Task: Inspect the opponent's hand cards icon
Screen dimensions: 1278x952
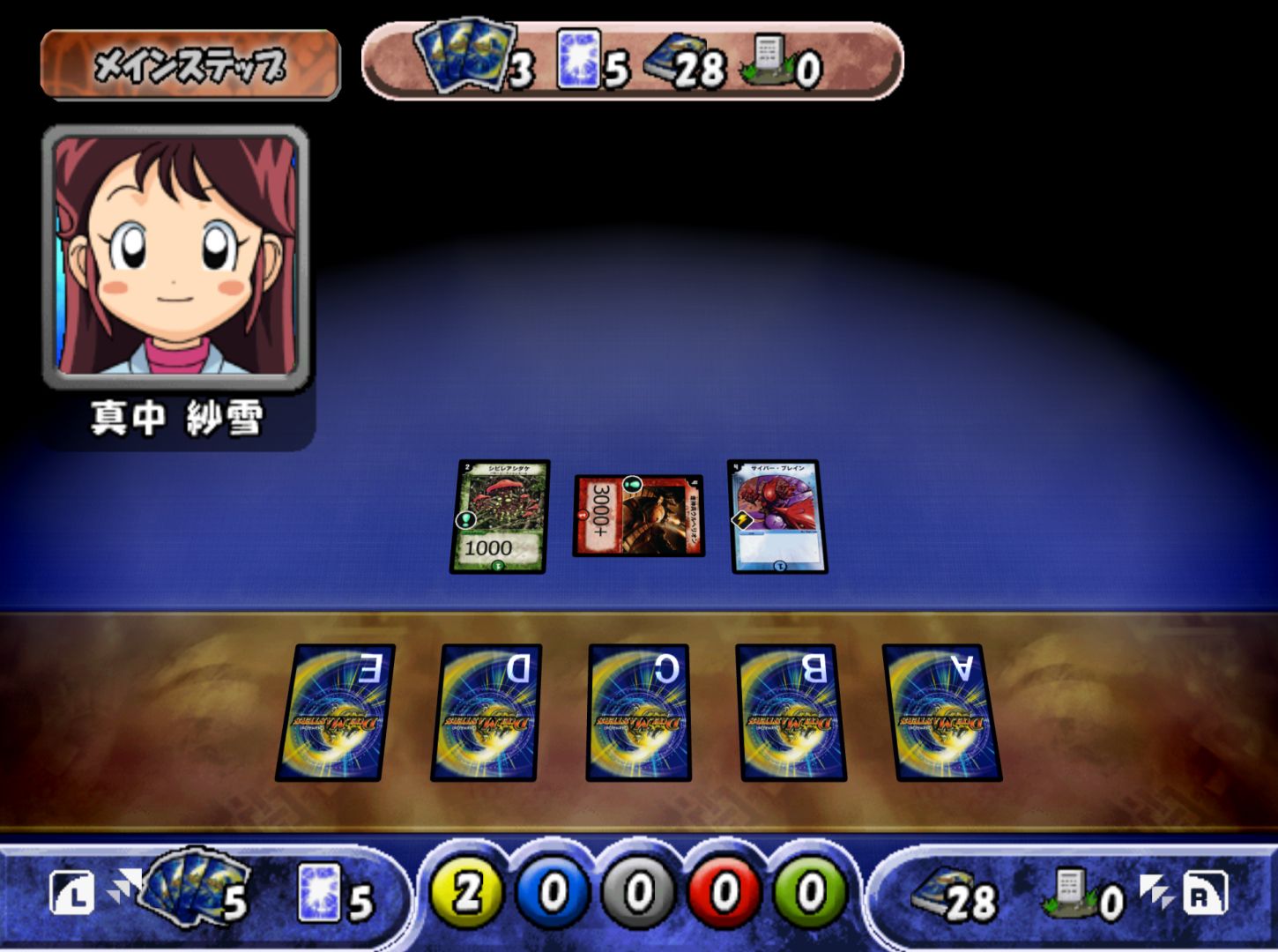Action: pos(465,55)
